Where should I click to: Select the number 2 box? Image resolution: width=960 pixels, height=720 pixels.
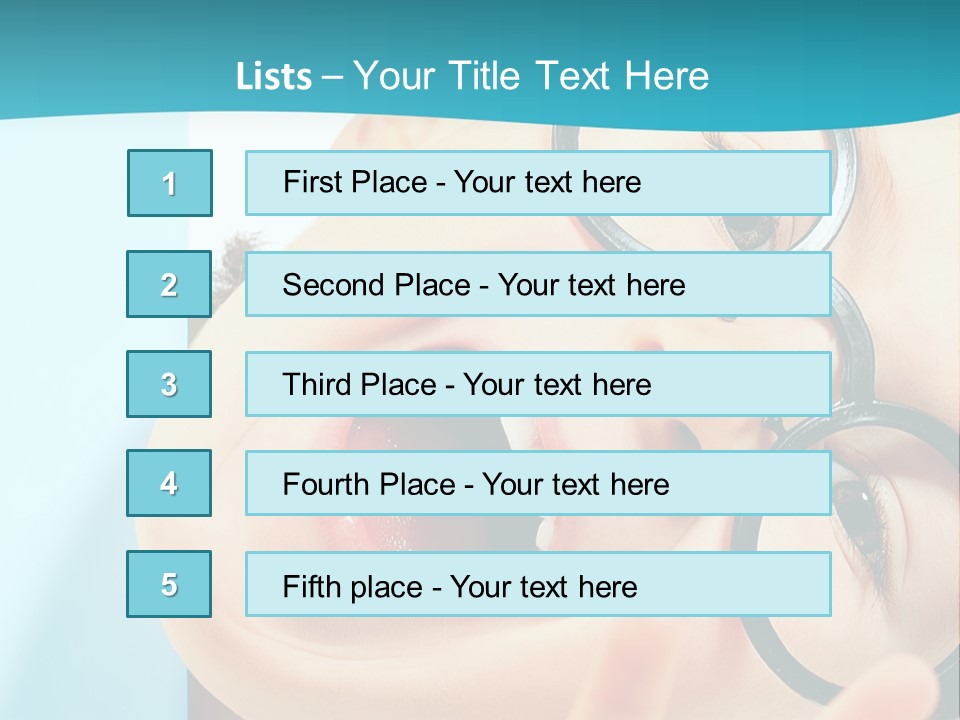169,284
